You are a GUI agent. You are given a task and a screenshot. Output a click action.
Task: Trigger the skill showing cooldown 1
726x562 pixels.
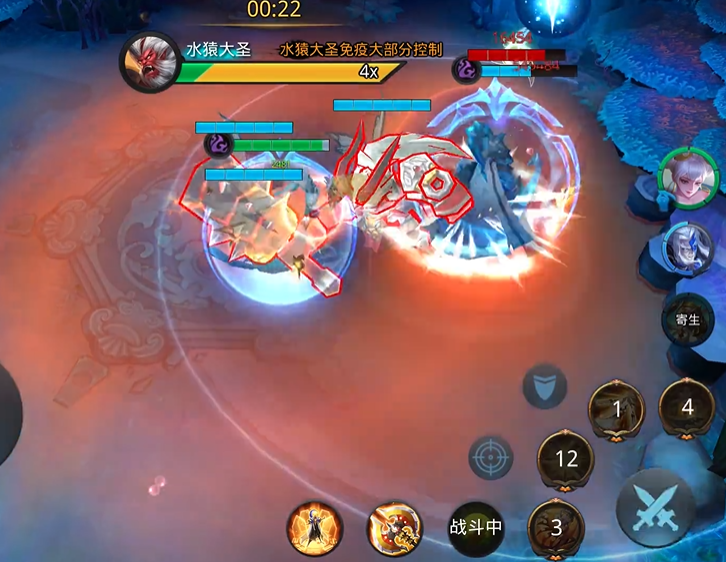616,408
